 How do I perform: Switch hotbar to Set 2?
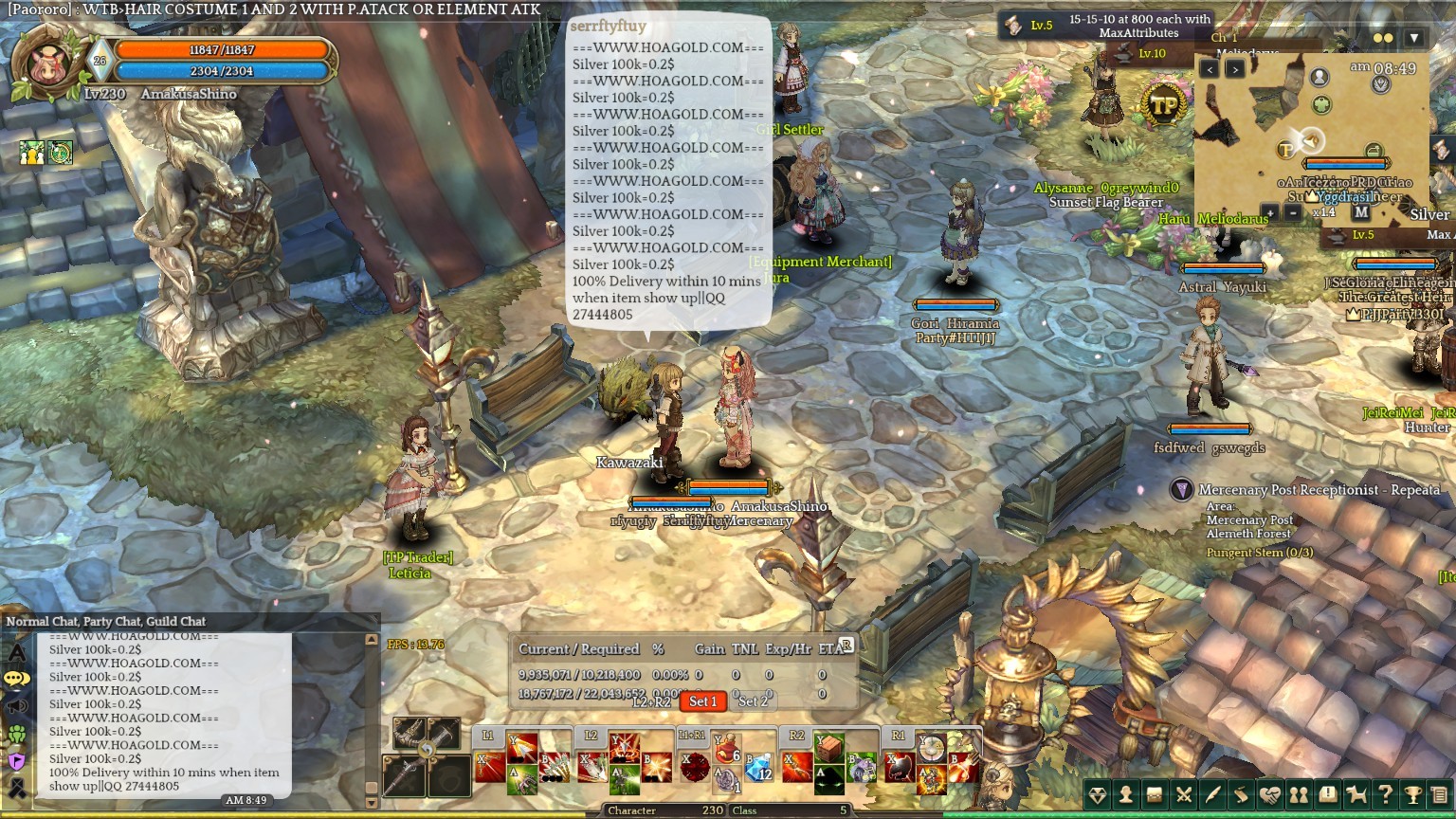754,701
